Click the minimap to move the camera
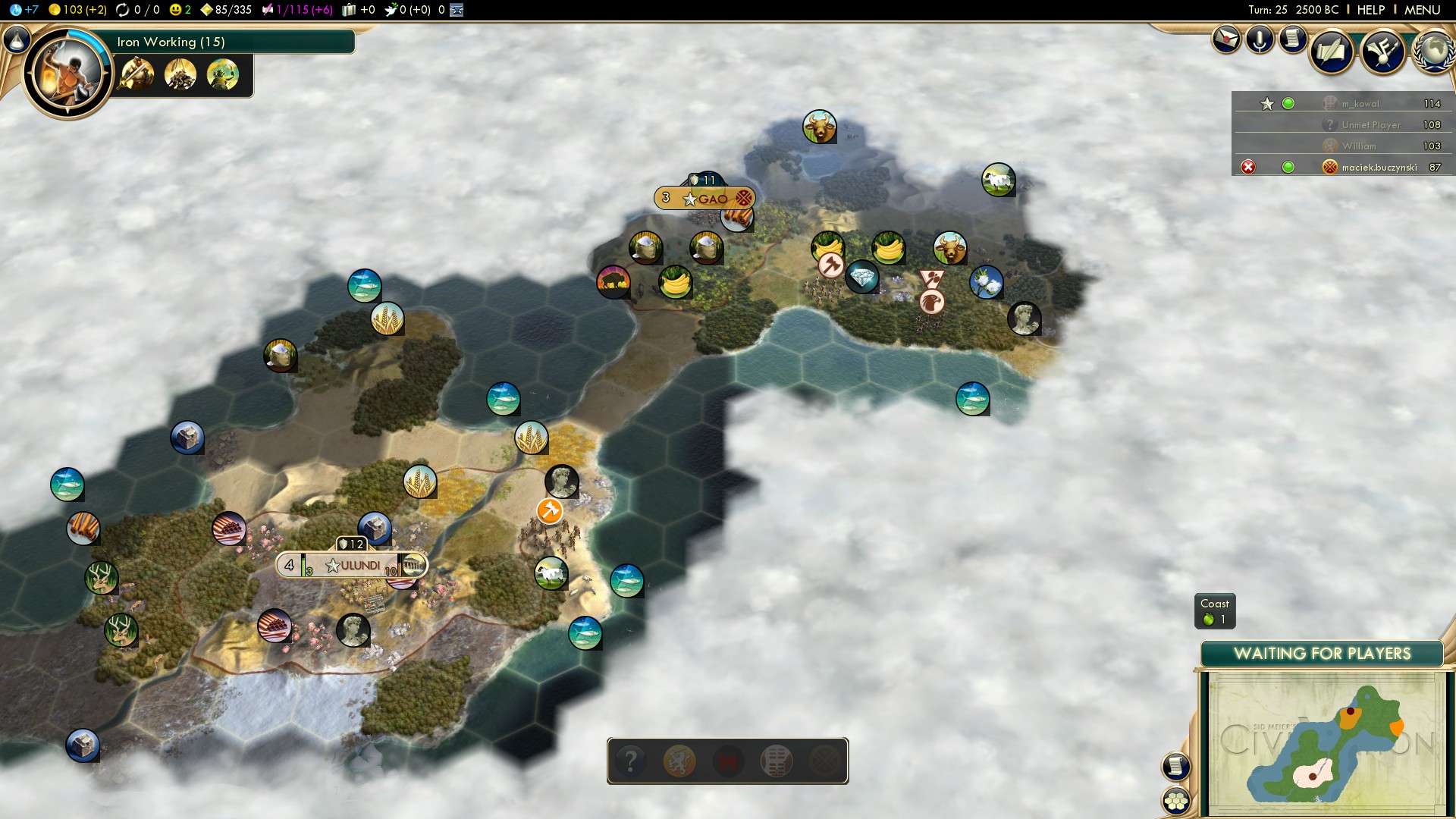 click(1323, 743)
